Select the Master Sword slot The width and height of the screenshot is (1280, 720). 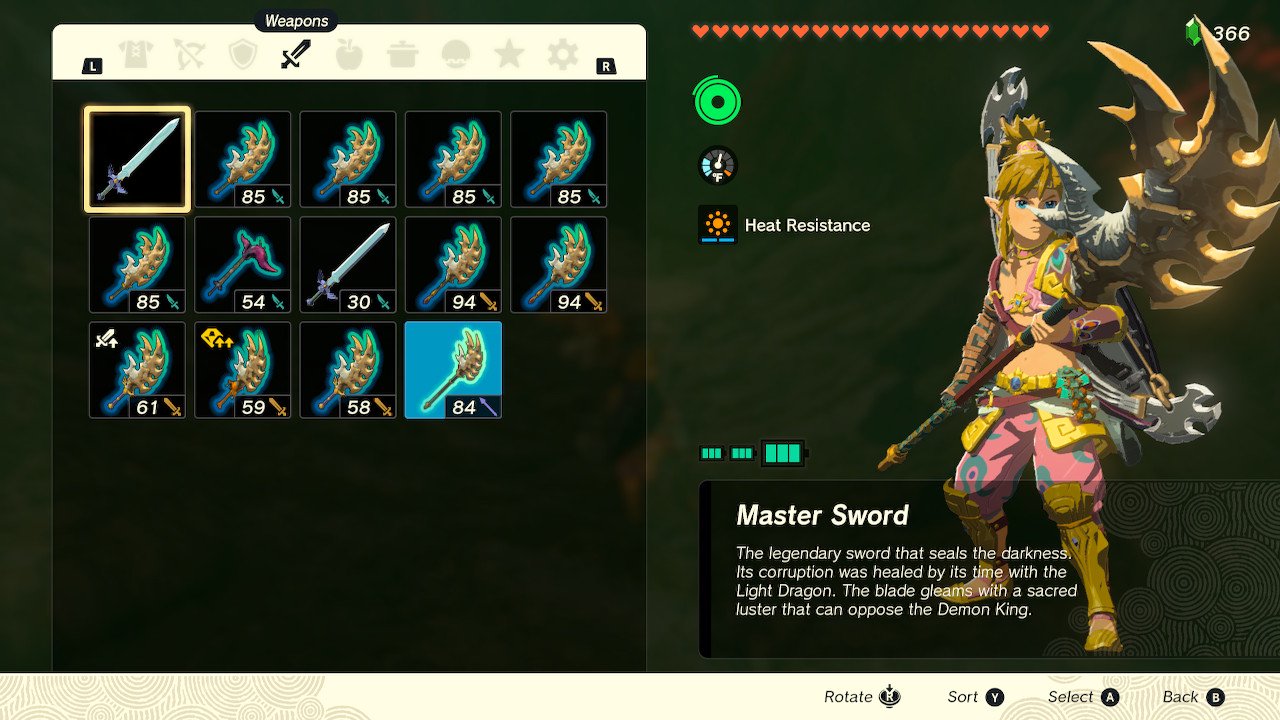tap(137, 160)
